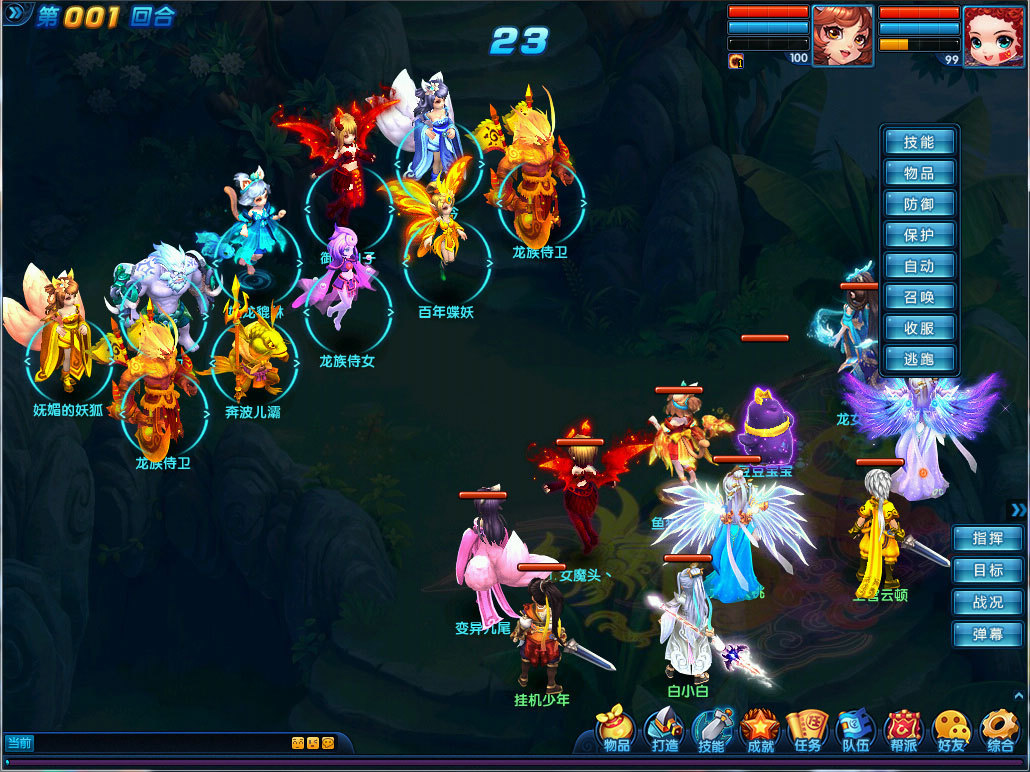Open the 好友 friends icon
The image size is (1030, 772).
pos(951,731)
